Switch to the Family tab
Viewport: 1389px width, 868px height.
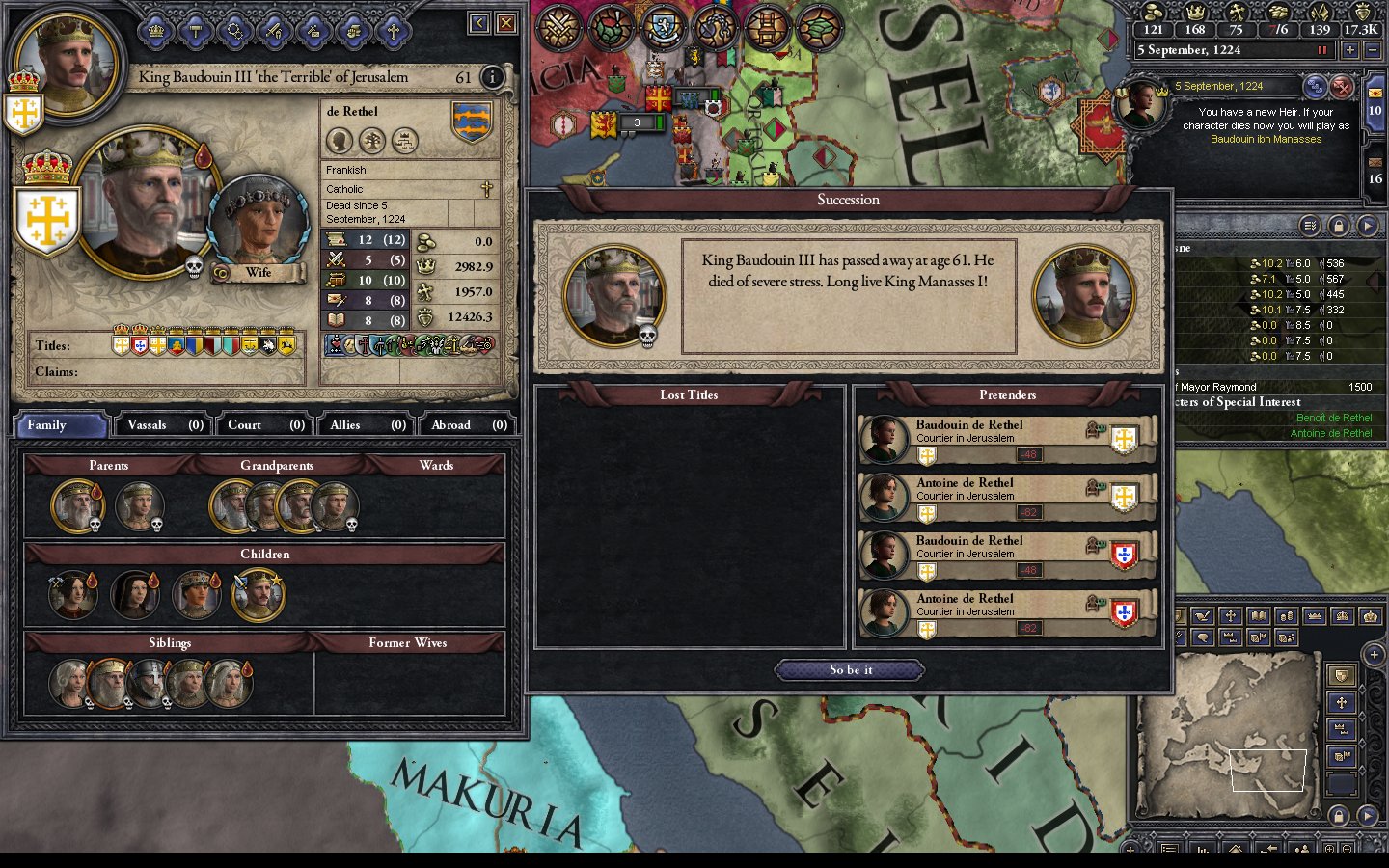coord(60,425)
